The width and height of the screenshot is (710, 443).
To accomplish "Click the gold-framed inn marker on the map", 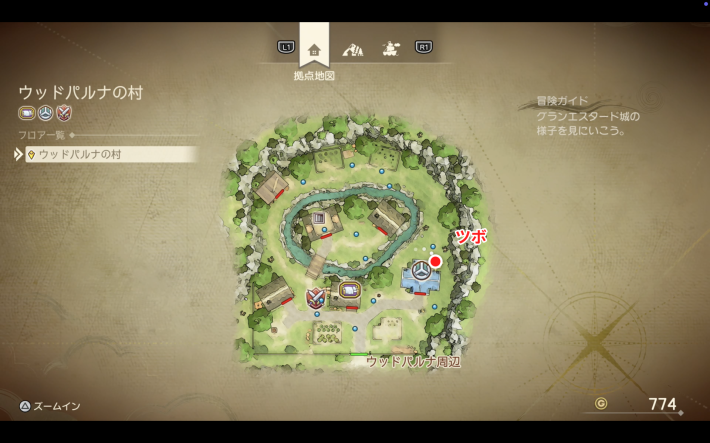I will 349,291.
